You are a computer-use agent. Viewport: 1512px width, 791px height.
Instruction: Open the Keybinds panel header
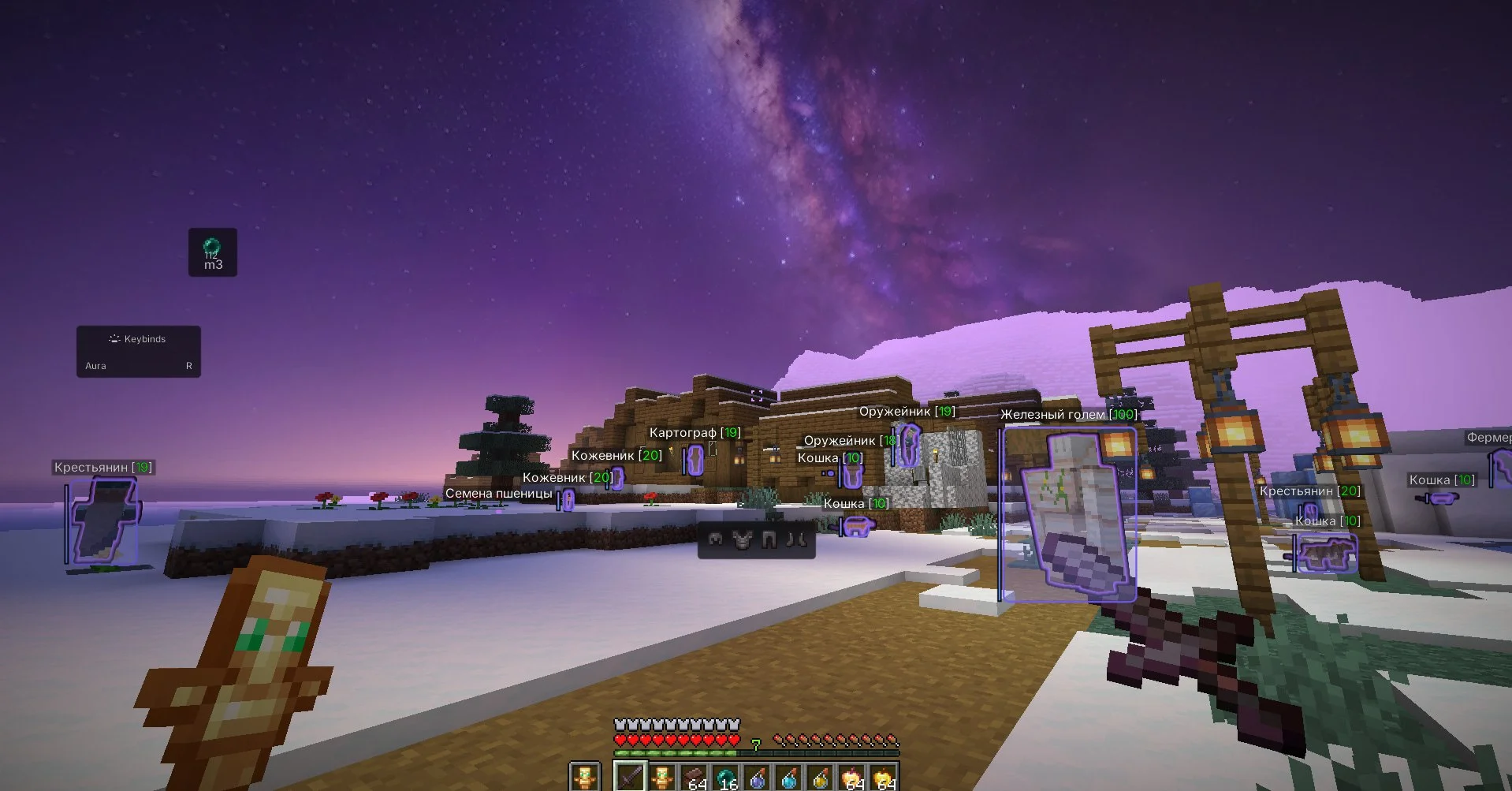(x=138, y=339)
